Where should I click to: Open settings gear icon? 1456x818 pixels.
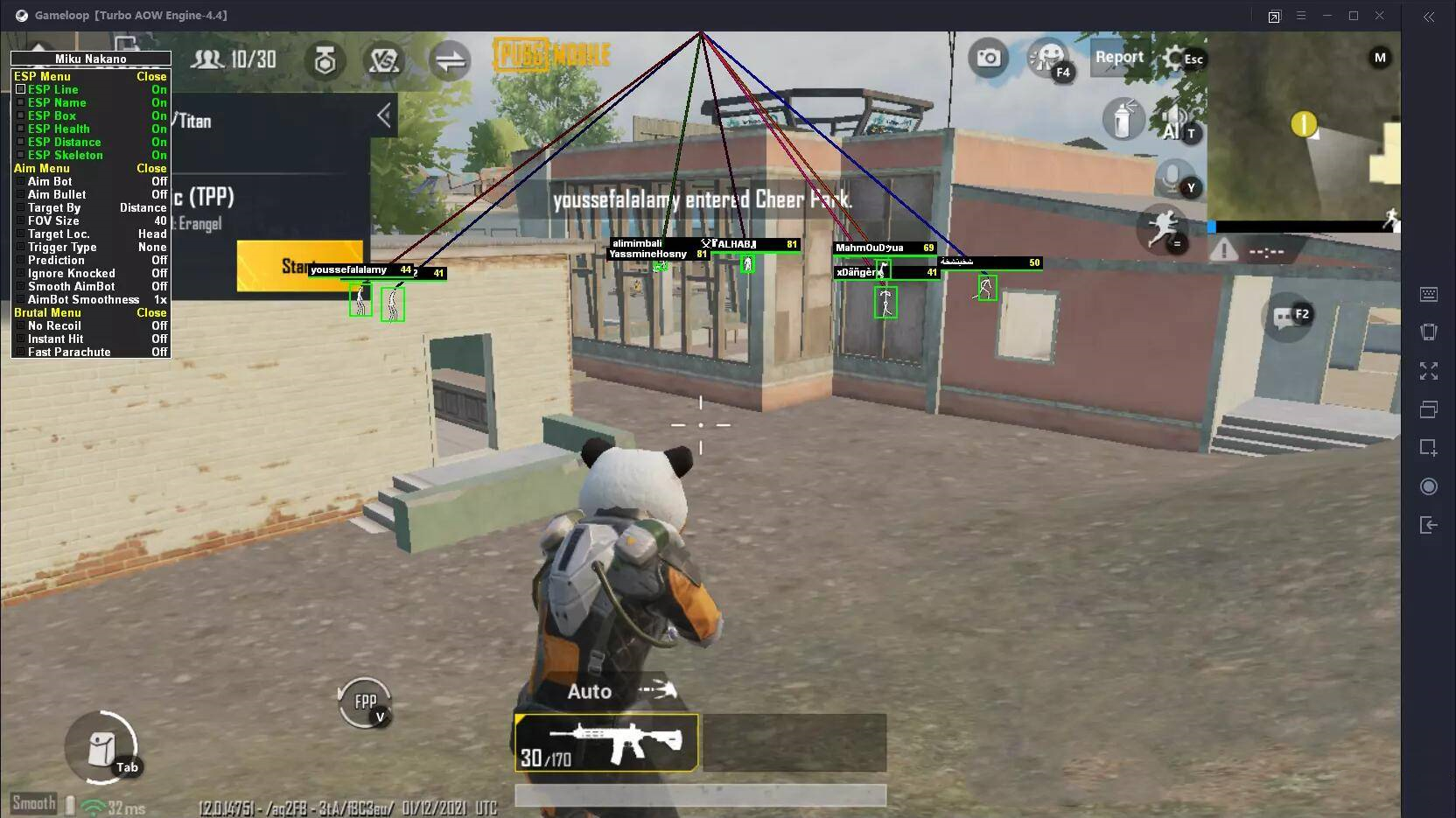[x=1174, y=59]
